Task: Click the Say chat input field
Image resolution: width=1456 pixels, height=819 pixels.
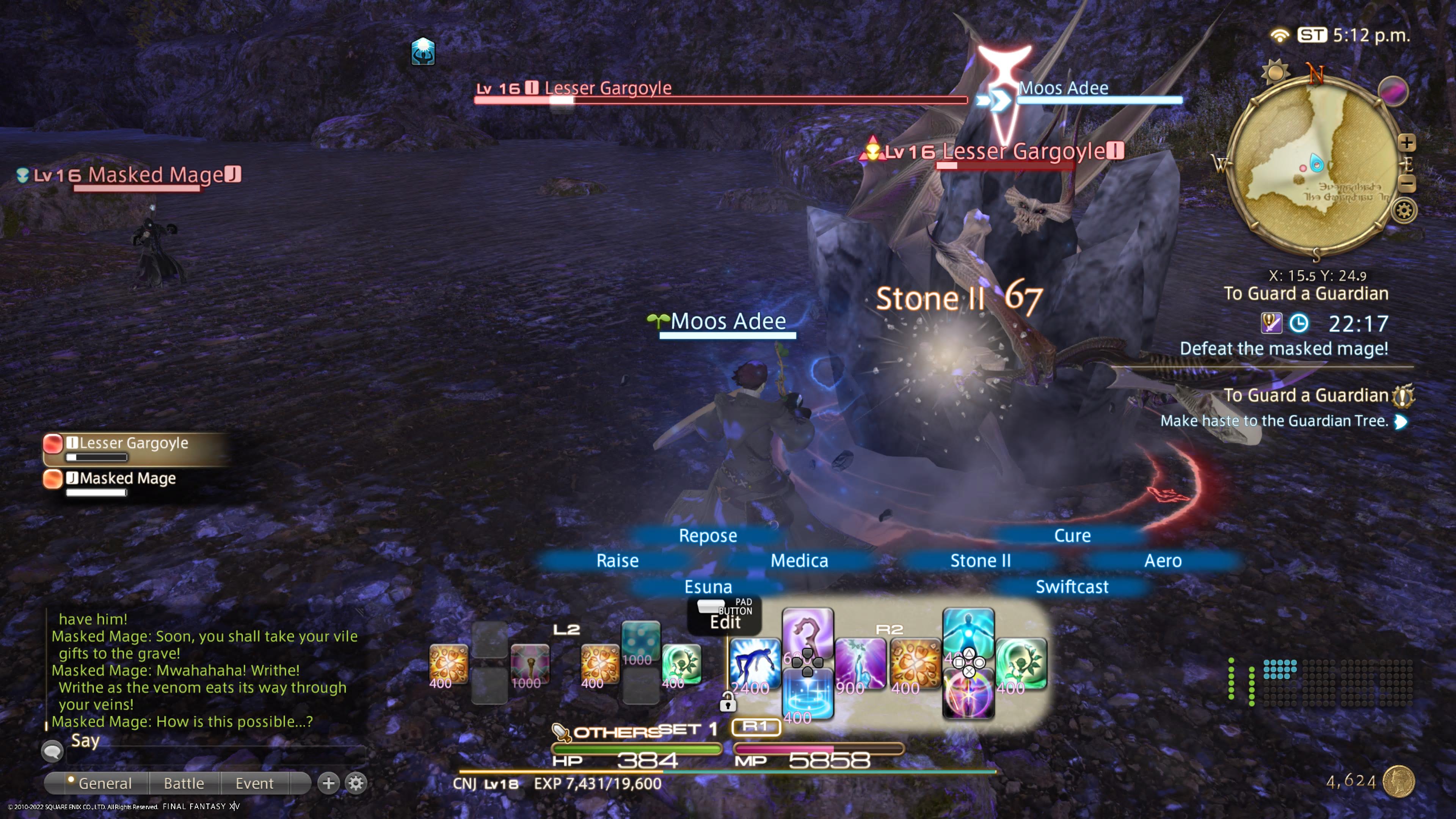Action: (x=215, y=753)
